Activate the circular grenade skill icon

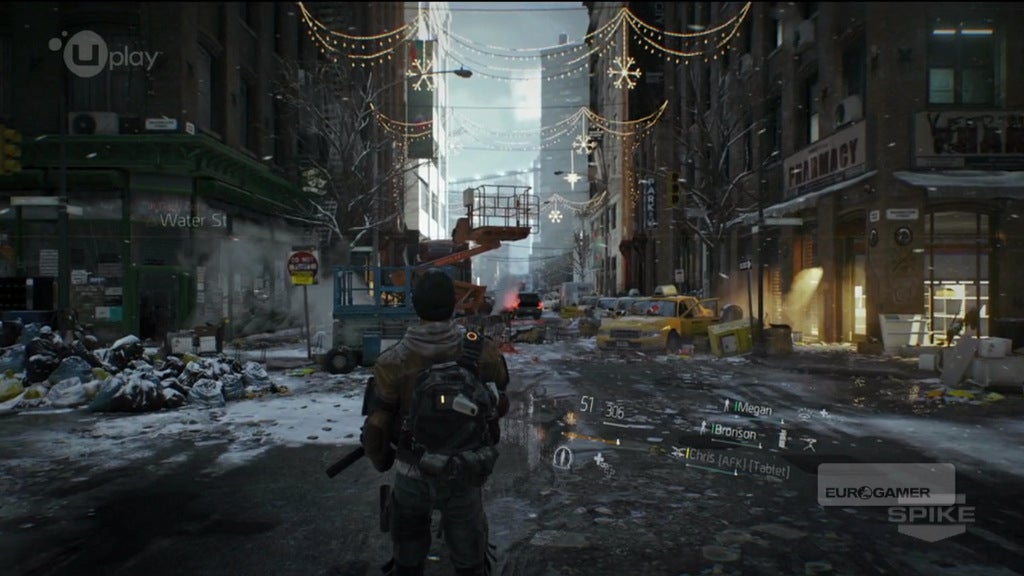tap(563, 458)
